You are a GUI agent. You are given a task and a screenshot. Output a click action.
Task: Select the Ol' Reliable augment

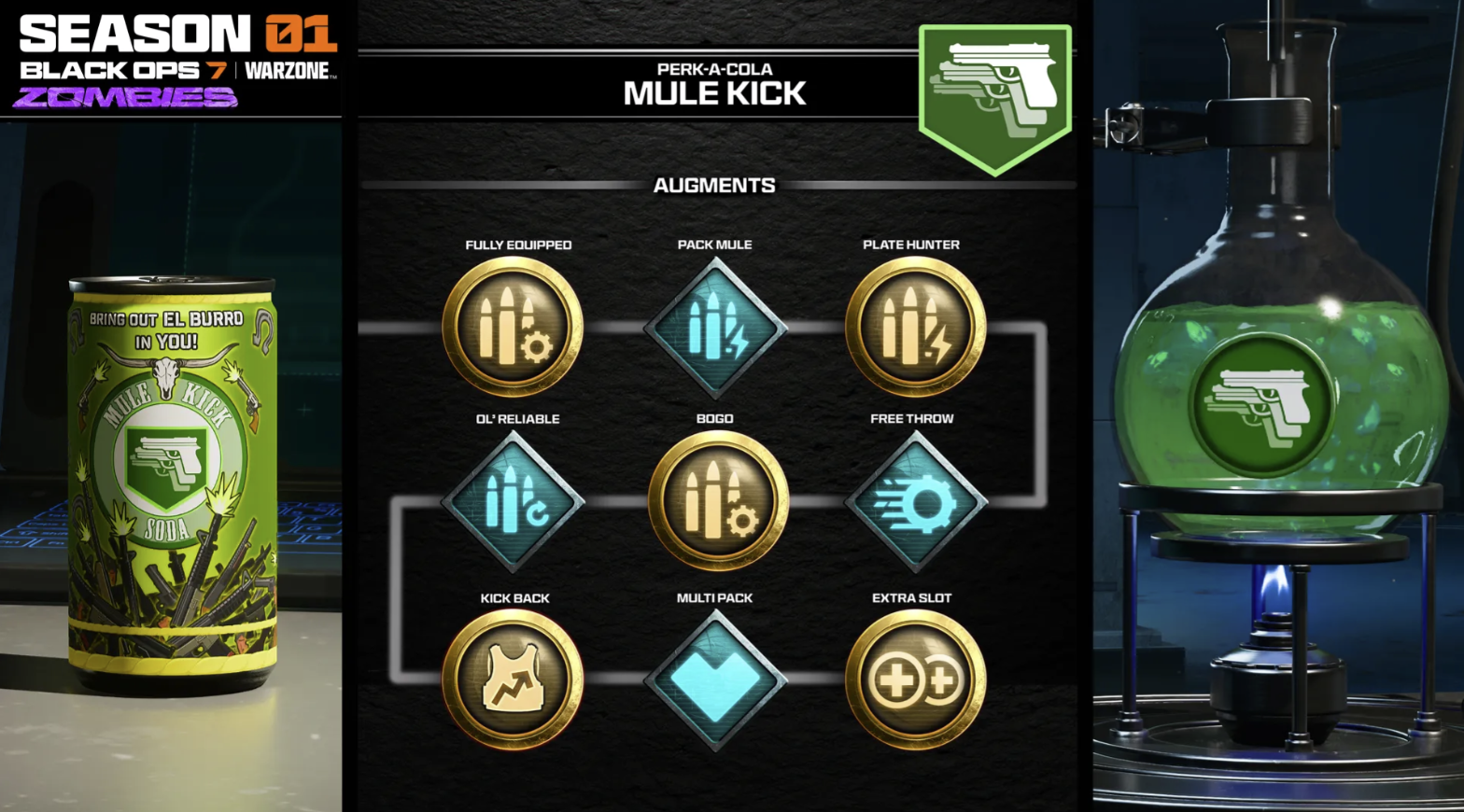(x=513, y=502)
